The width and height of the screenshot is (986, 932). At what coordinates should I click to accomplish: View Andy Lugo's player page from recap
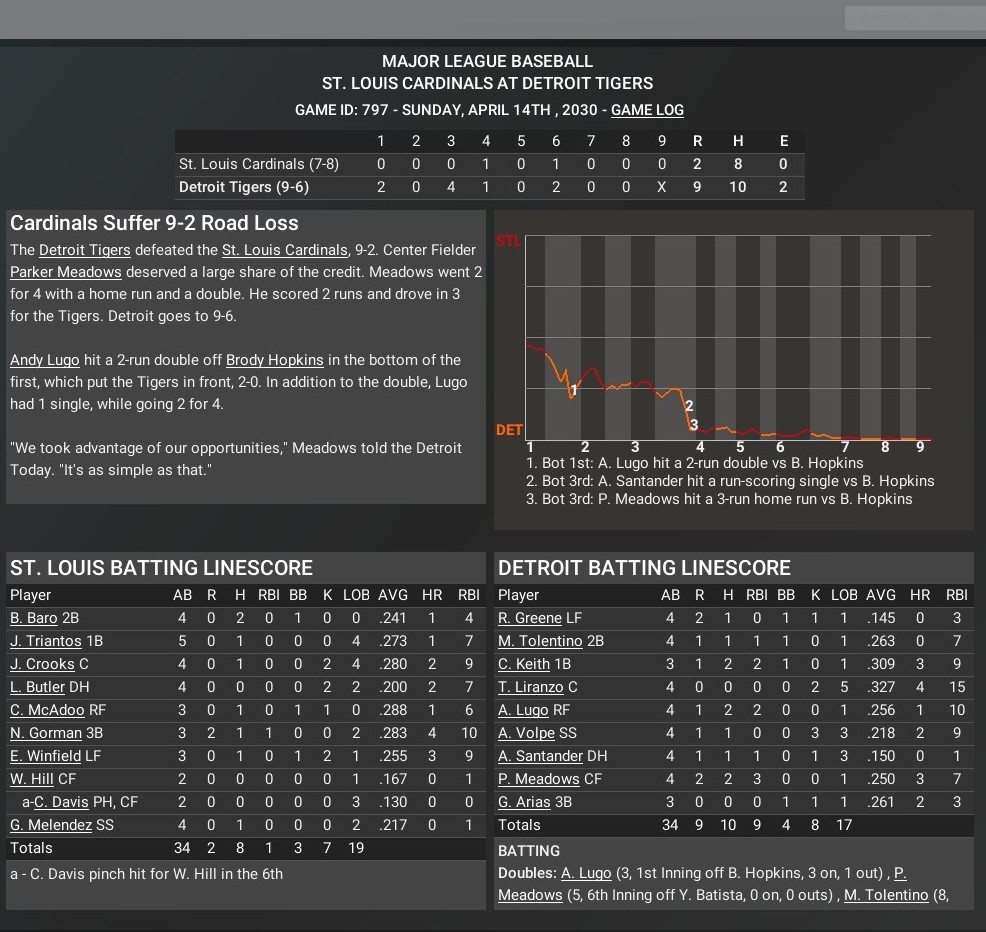(x=43, y=360)
